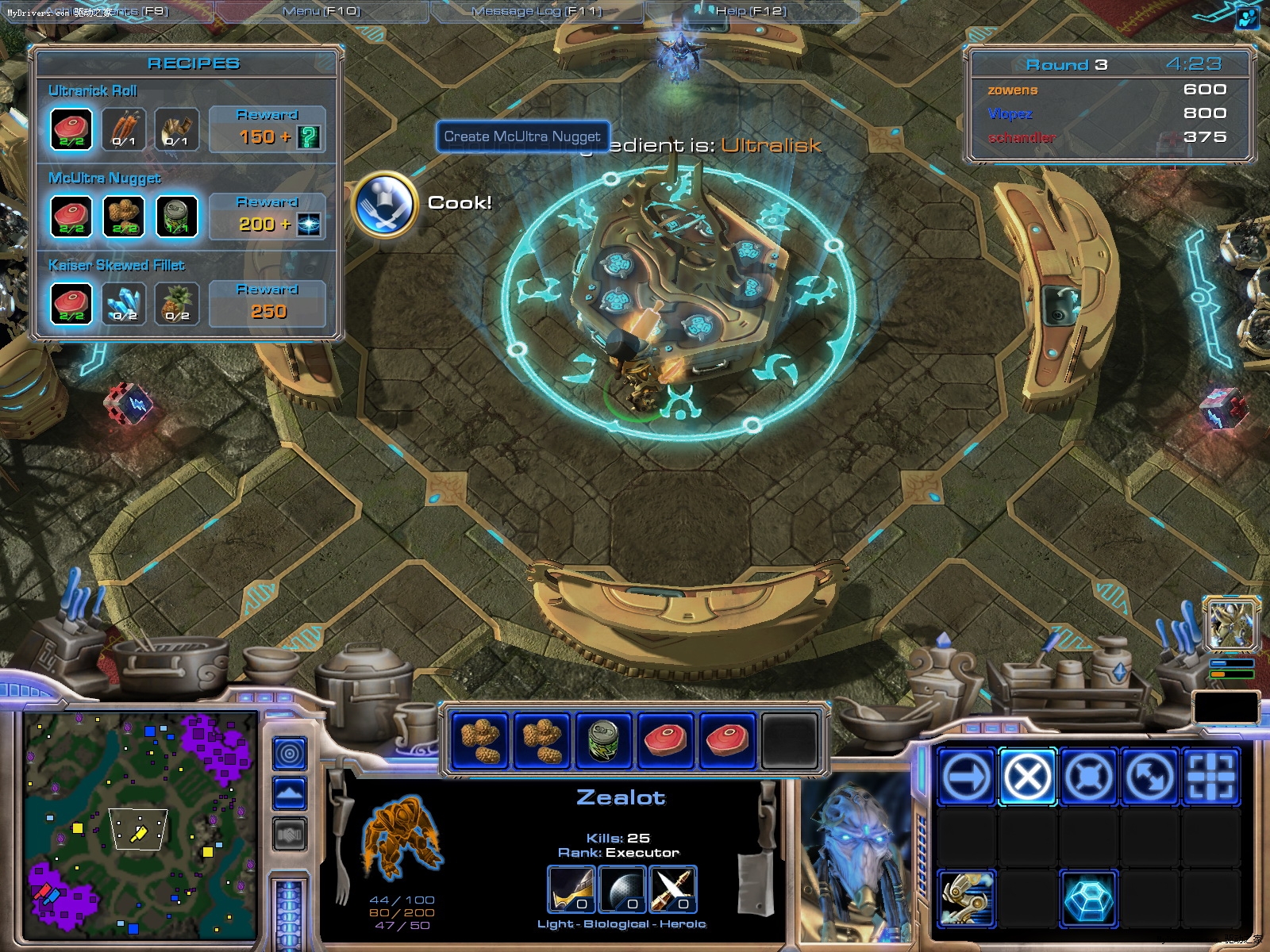This screenshot has width=1270, height=952.
Task: Activate the Patrol command
Action: point(1149,776)
